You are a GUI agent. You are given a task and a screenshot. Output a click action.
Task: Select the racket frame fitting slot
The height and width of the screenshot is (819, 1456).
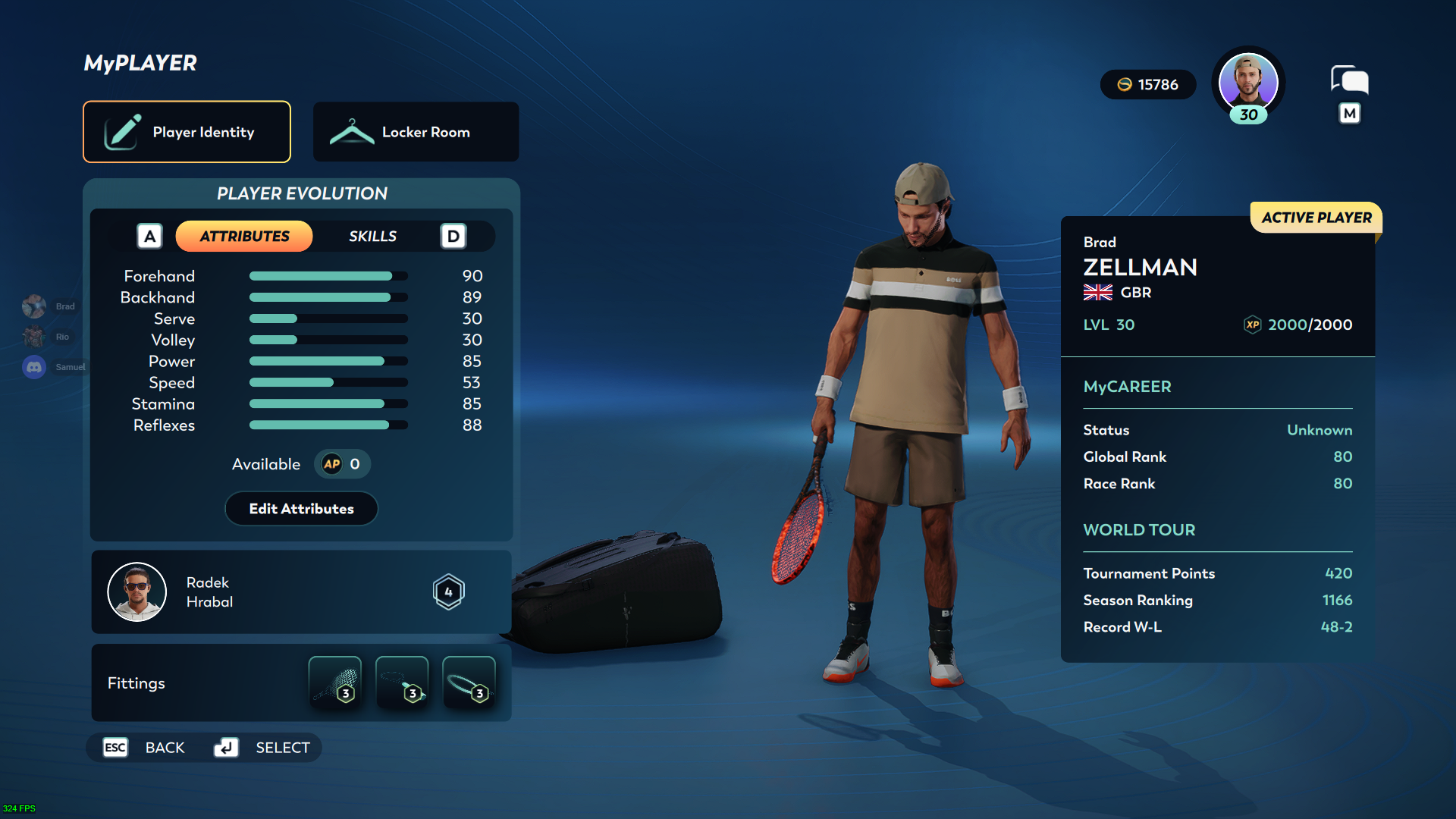469,682
